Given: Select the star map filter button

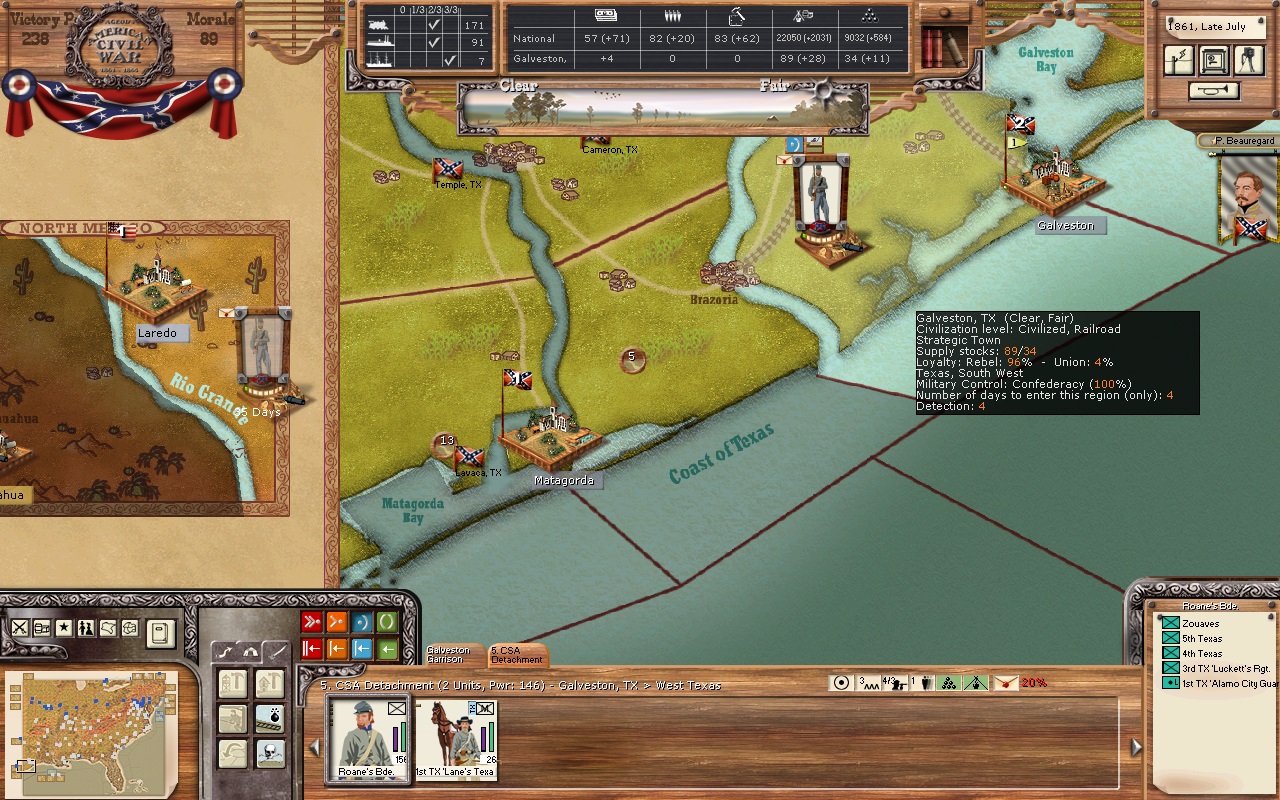Looking at the screenshot, I should [x=63, y=628].
